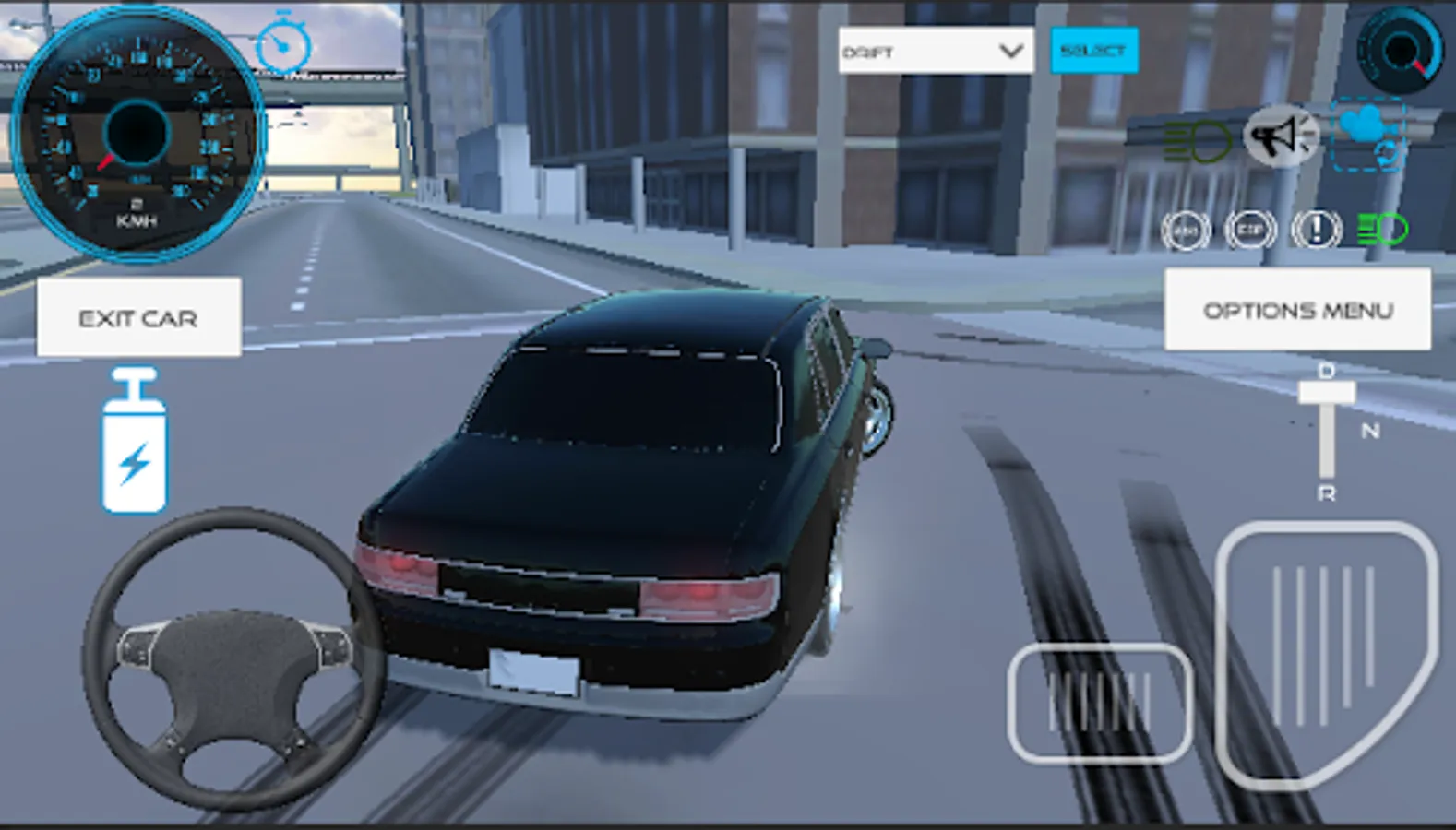Click the stopwatch icon

(x=283, y=43)
